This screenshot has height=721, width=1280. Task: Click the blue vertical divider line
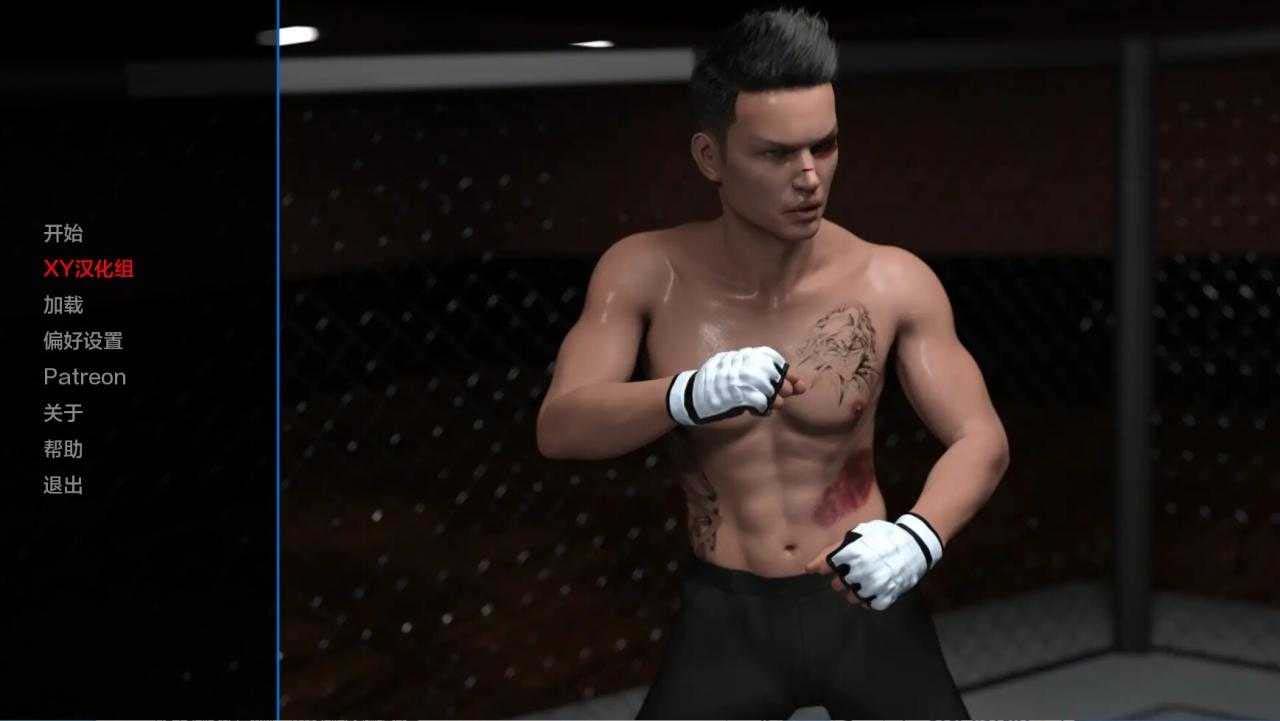277,360
